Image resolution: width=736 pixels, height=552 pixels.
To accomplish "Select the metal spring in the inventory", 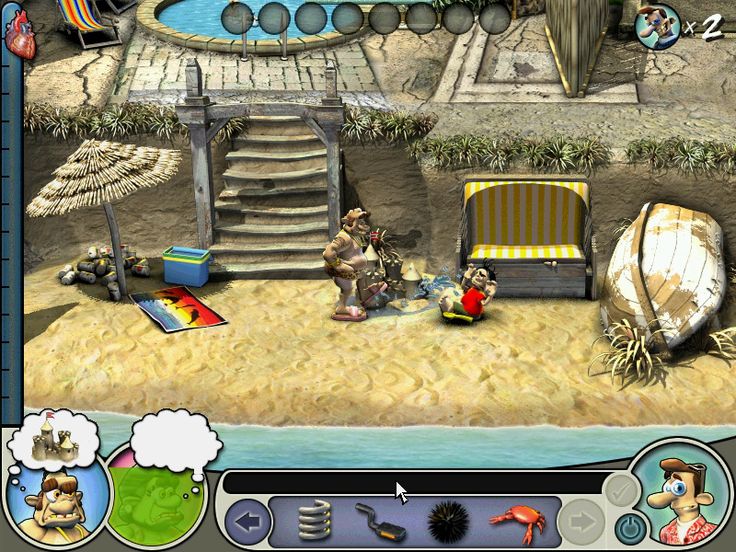I will click(x=314, y=521).
